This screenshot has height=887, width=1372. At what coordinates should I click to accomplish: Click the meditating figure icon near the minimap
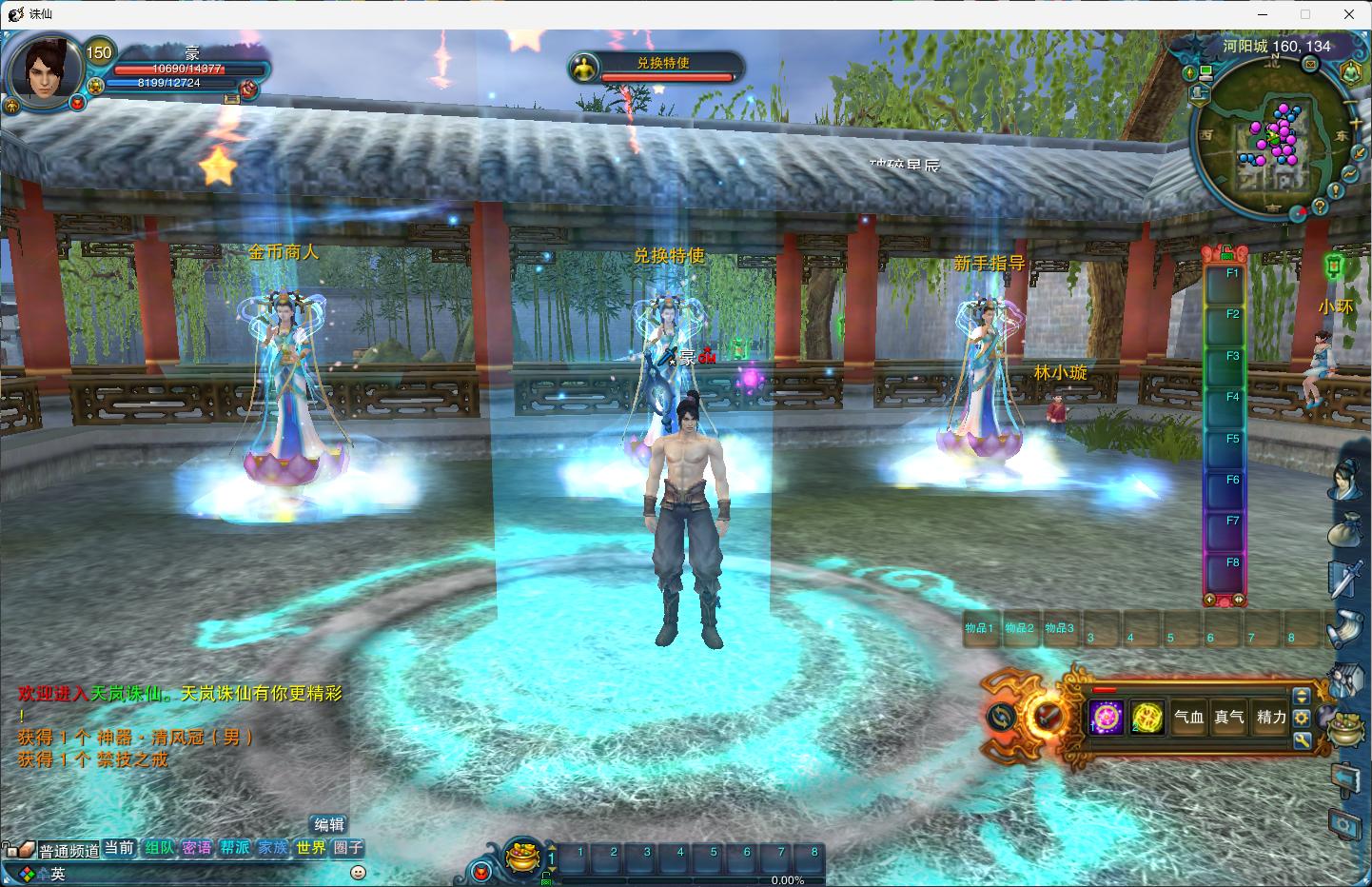point(1351,72)
